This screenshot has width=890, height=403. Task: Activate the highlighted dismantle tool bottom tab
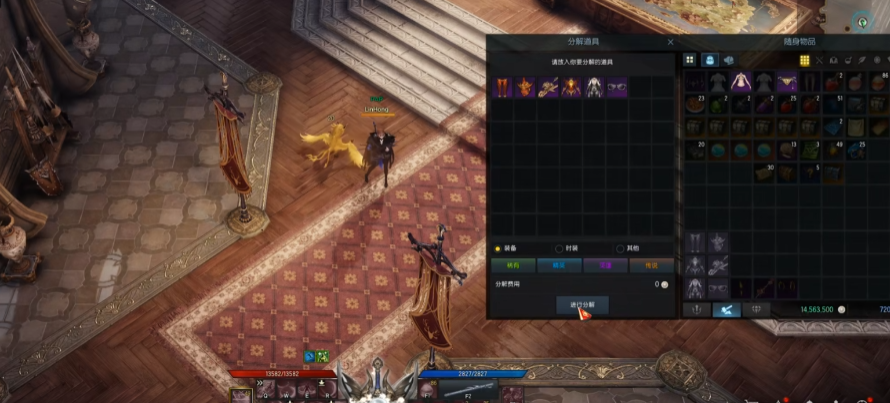[x=726, y=310]
